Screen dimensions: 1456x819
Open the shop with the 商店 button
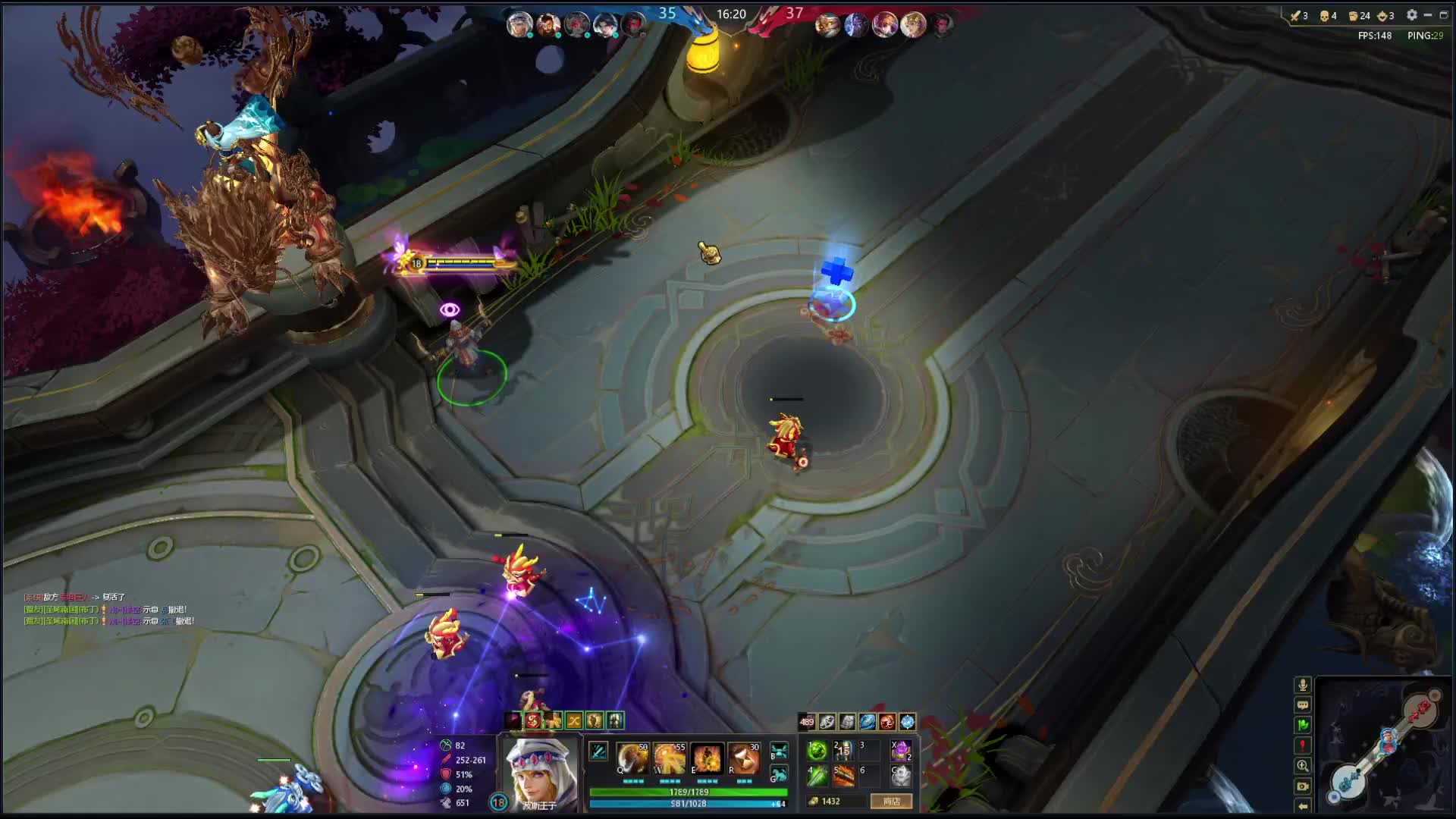click(x=891, y=801)
